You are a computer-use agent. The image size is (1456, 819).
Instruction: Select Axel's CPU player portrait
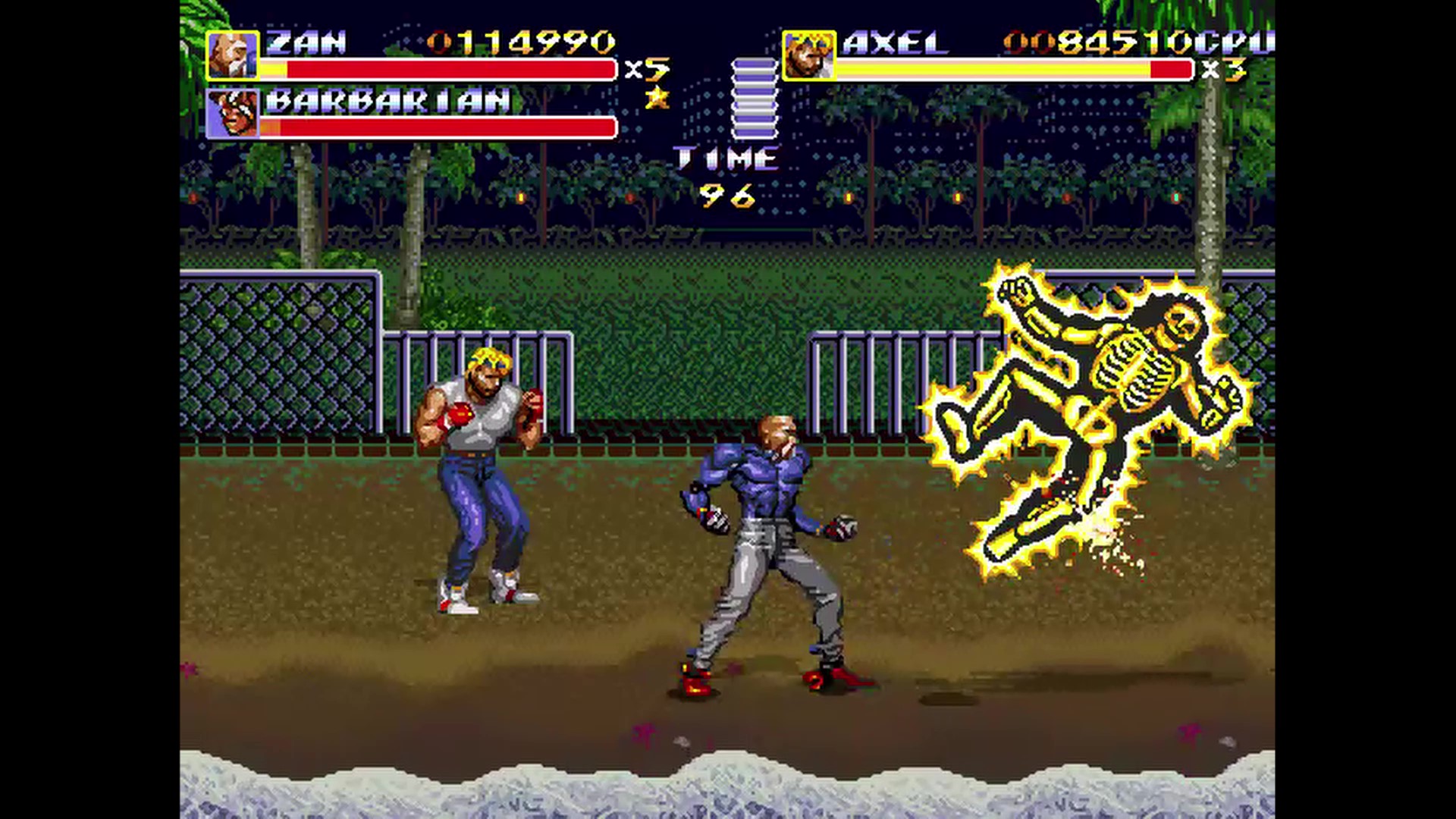pos(808,55)
